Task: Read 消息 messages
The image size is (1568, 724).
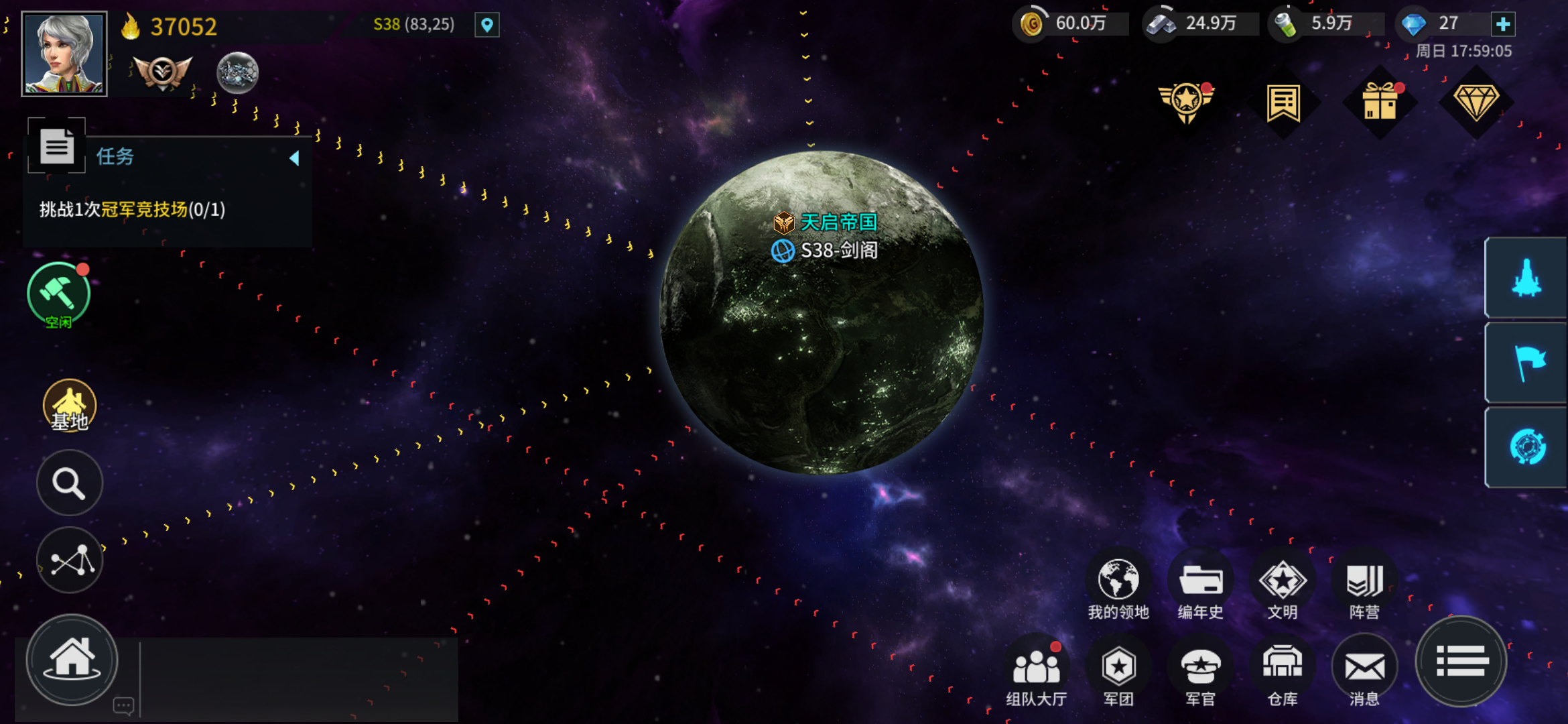Action: 1364,672
